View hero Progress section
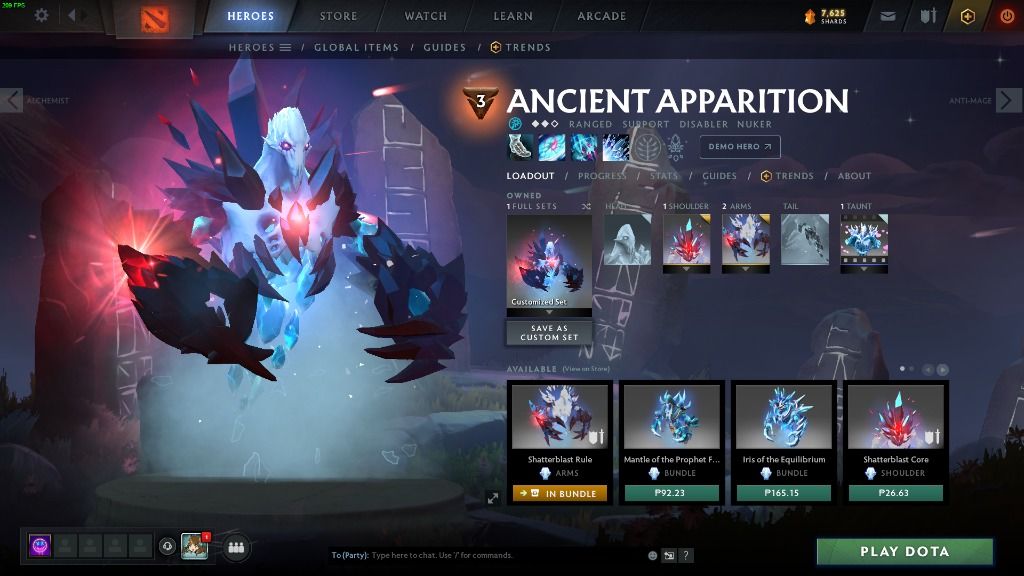Viewport: 1024px width, 576px height. [602, 176]
